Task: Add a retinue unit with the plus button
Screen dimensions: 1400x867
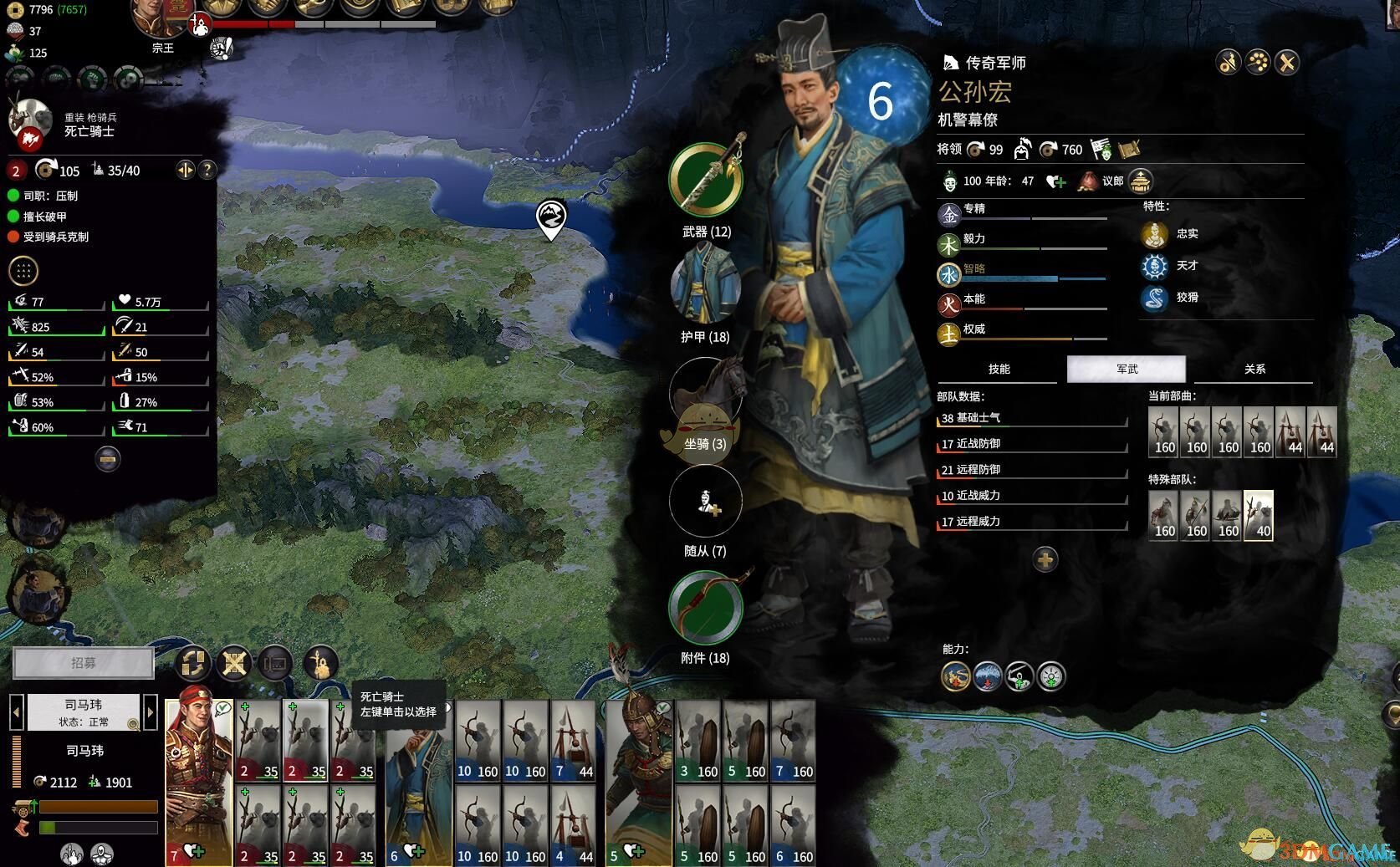Action: click(1045, 559)
